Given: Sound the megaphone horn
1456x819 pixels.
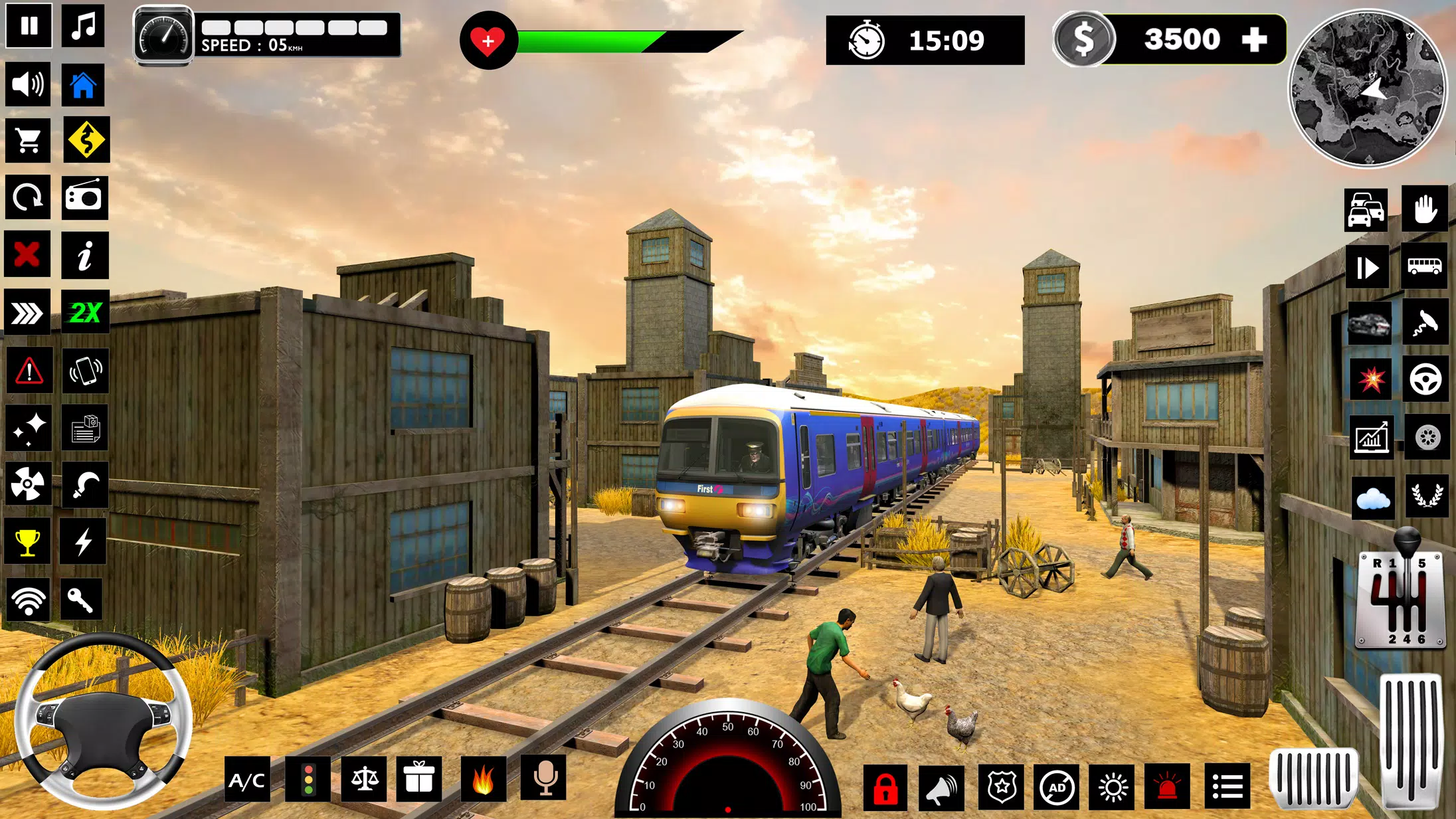Looking at the screenshot, I should tap(942, 788).
